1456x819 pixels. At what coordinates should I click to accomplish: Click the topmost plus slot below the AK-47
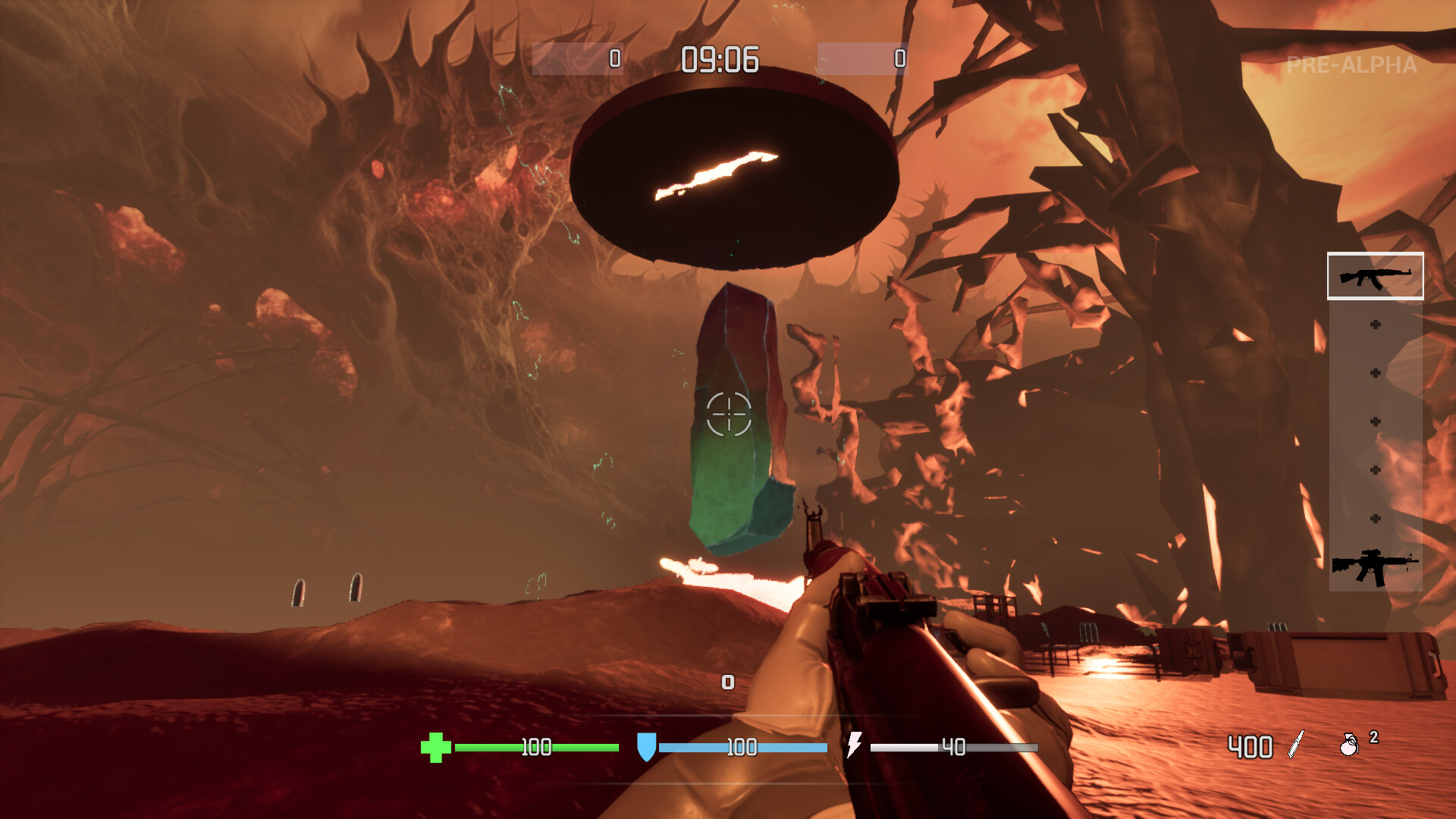point(1376,324)
